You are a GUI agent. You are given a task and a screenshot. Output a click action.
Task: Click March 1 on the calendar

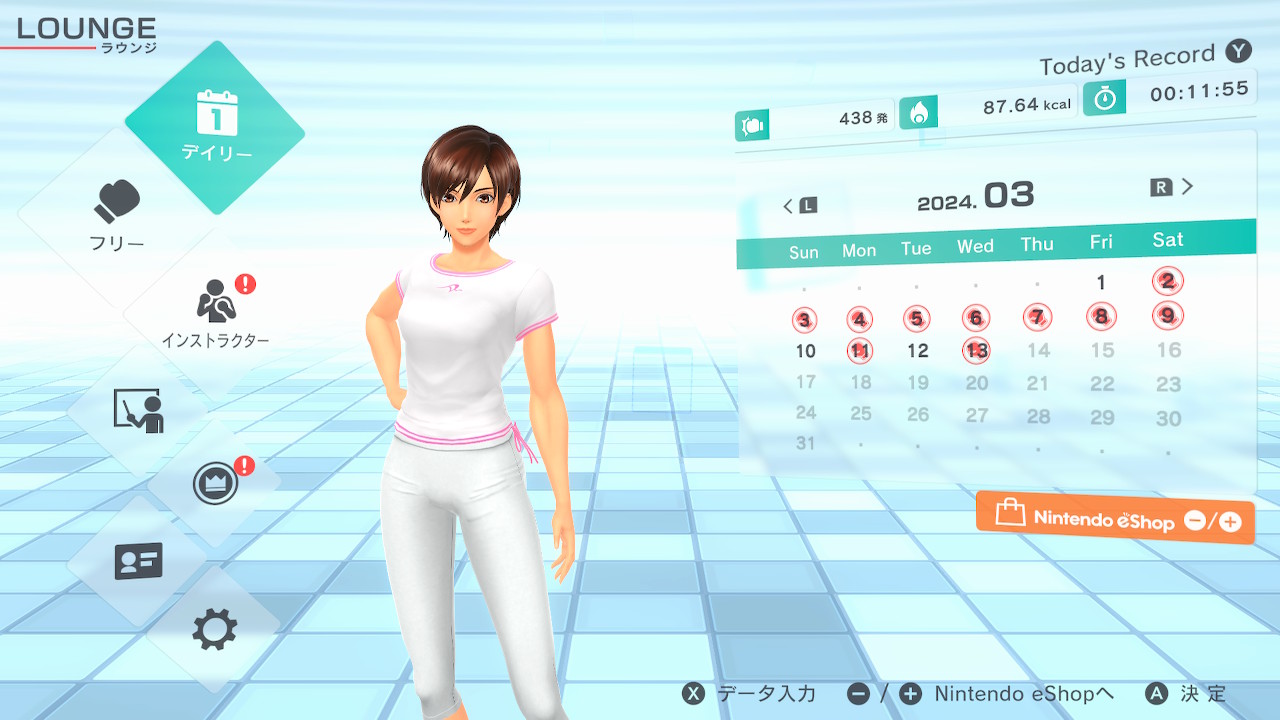click(1101, 283)
